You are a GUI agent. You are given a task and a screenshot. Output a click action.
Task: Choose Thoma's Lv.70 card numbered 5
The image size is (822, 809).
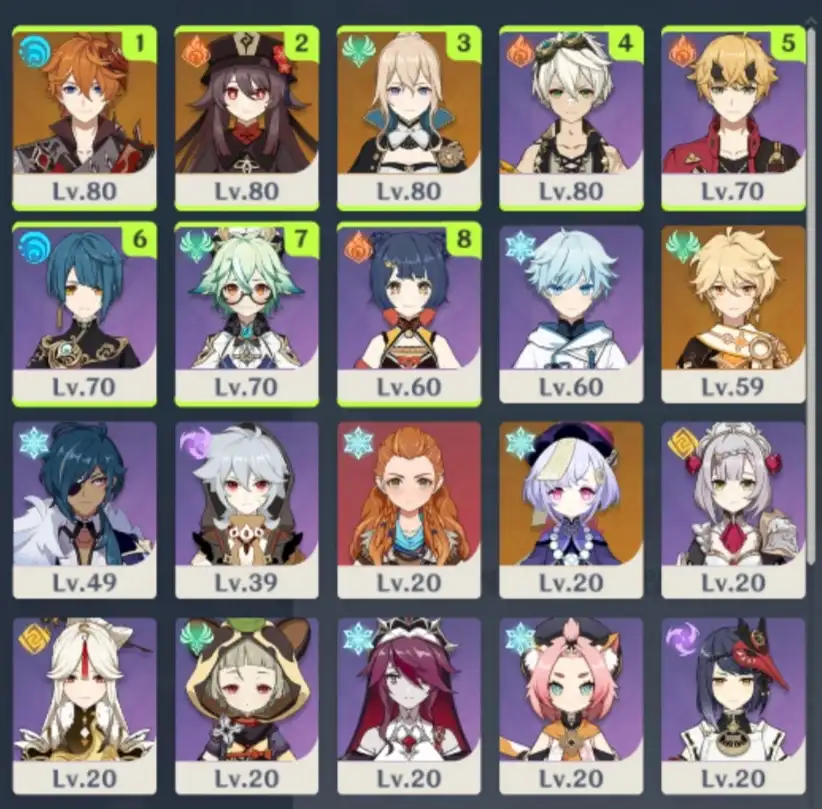coord(733,115)
